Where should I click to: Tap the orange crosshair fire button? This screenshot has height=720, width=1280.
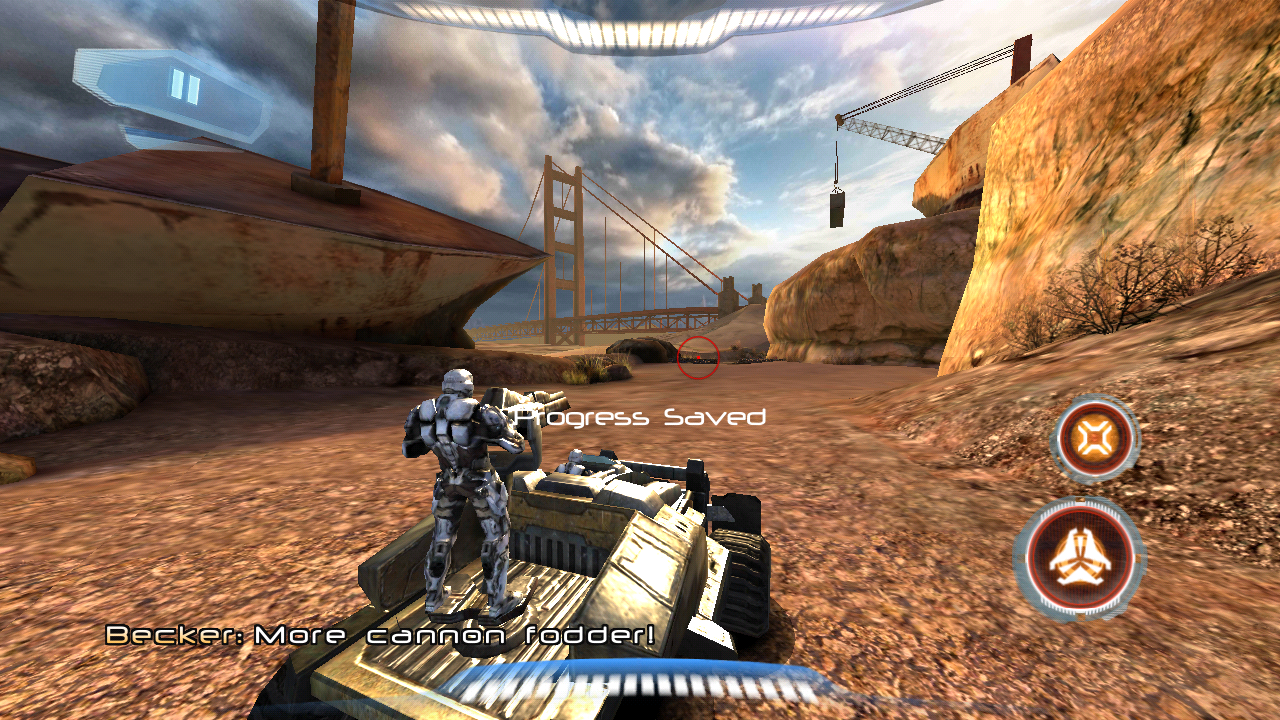click(1096, 438)
